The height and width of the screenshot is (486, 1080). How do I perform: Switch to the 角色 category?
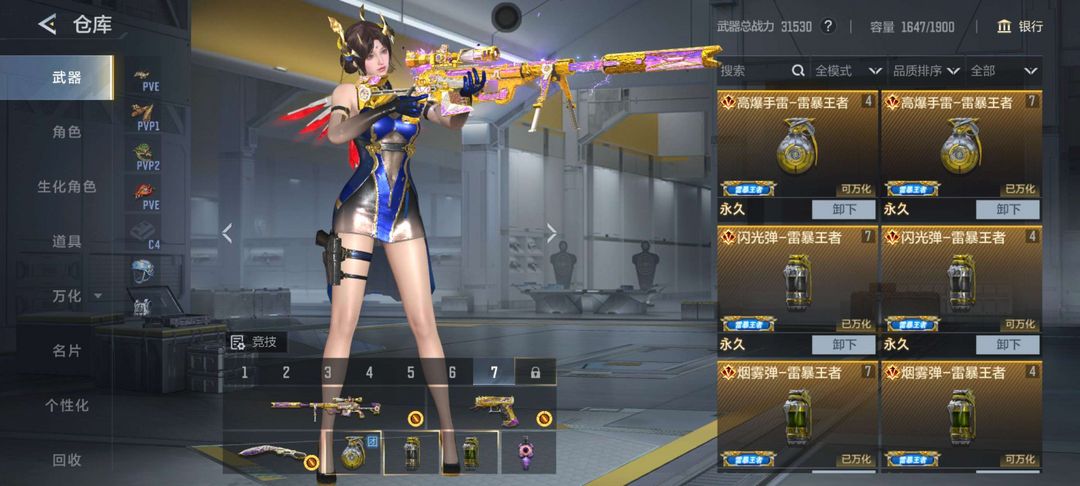67,131
